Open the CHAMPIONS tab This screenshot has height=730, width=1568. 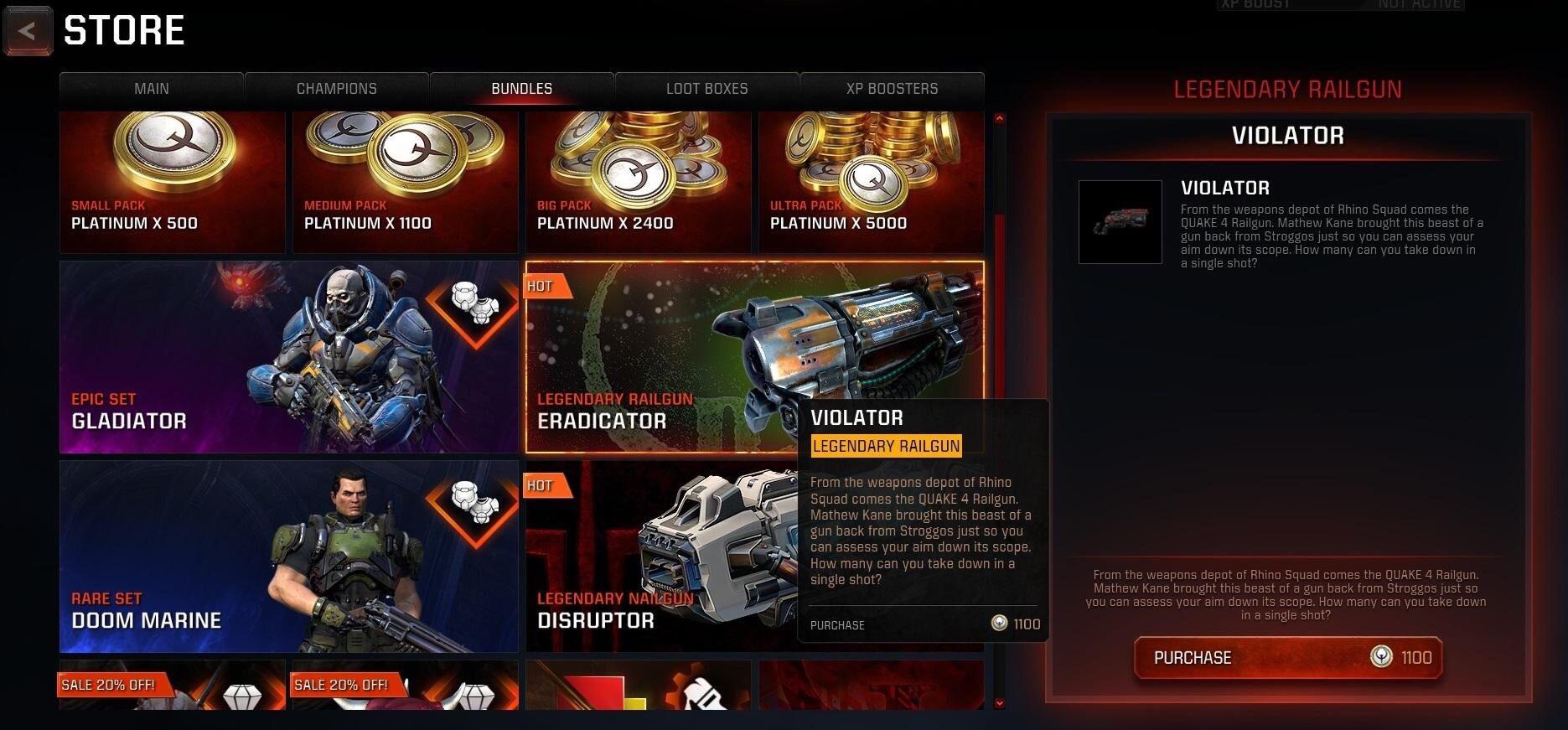click(336, 88)
